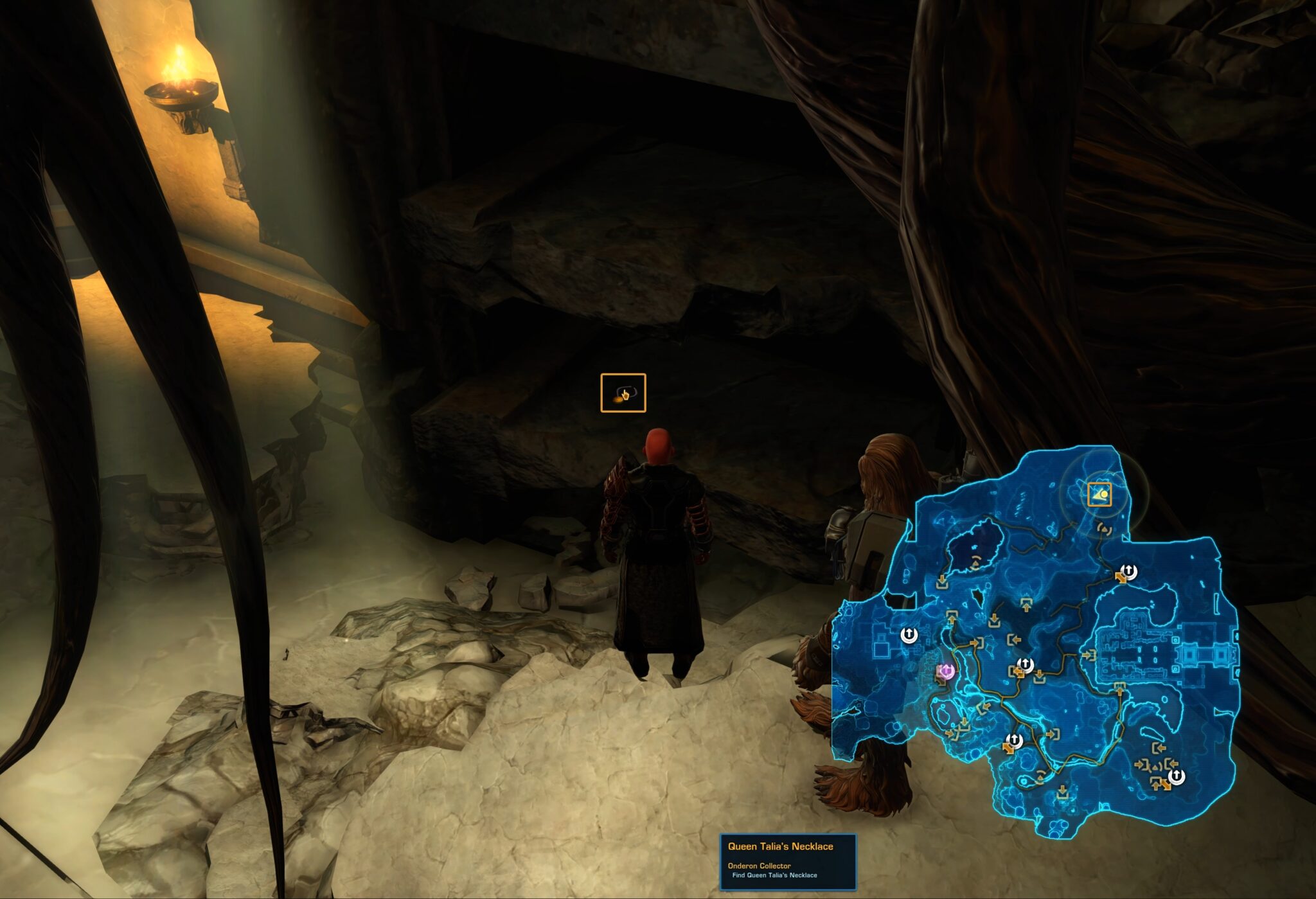Select the eastward exit arrow near the temple area
1316x899 pixels.
[x=1089, y=655]
